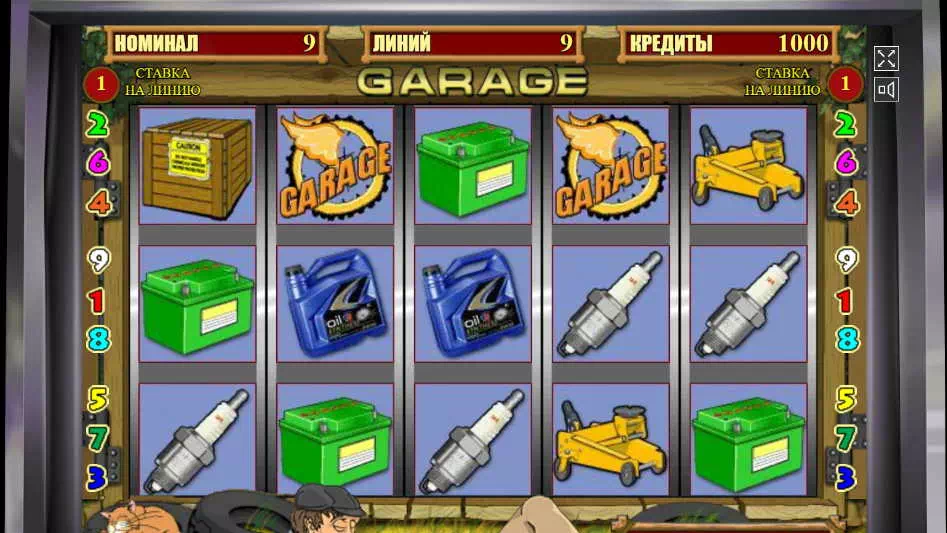This screenshot has width=947, height=533.
Task: Toggle fullscreen with the expand arrows icon
Action: pos(886,58)
